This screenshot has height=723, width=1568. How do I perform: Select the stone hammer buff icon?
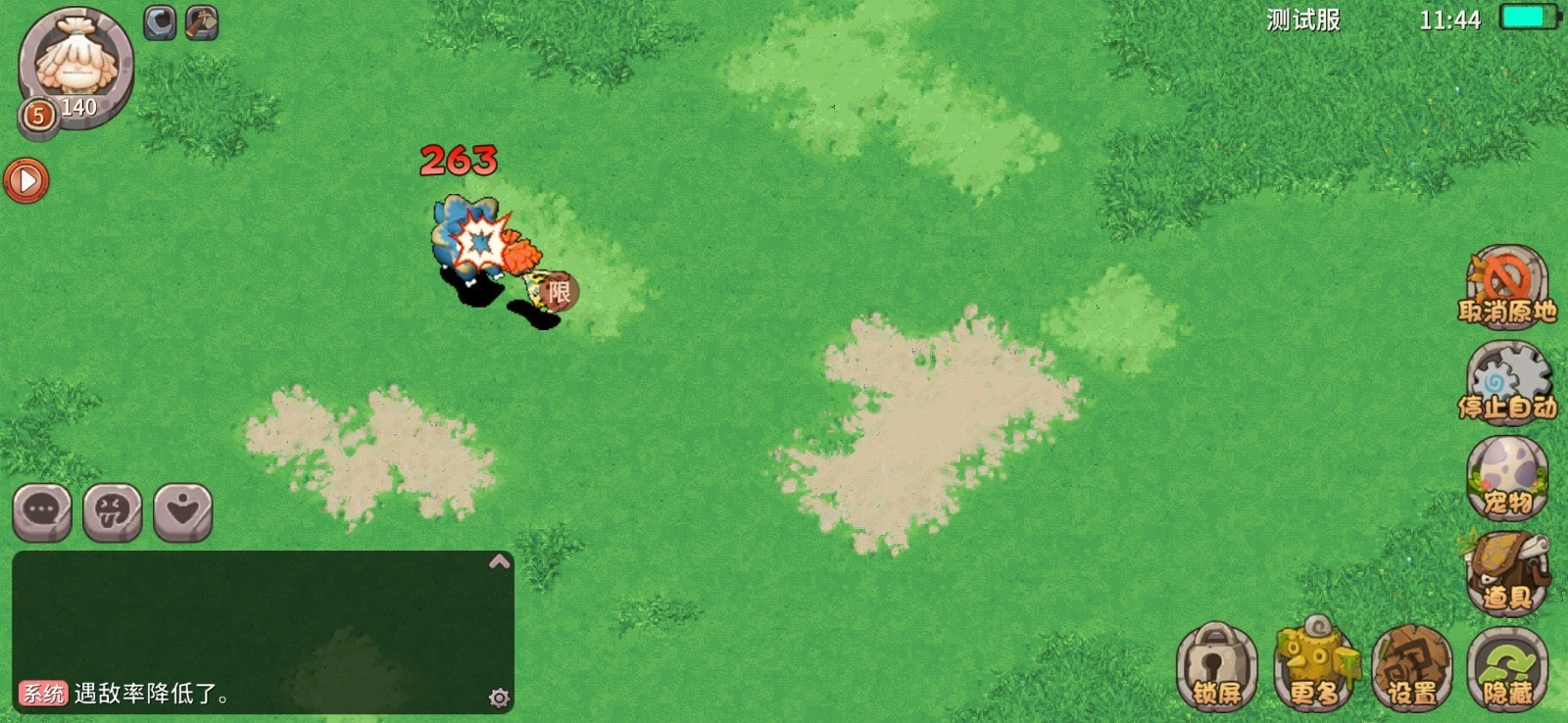click(x=202, y=23)
